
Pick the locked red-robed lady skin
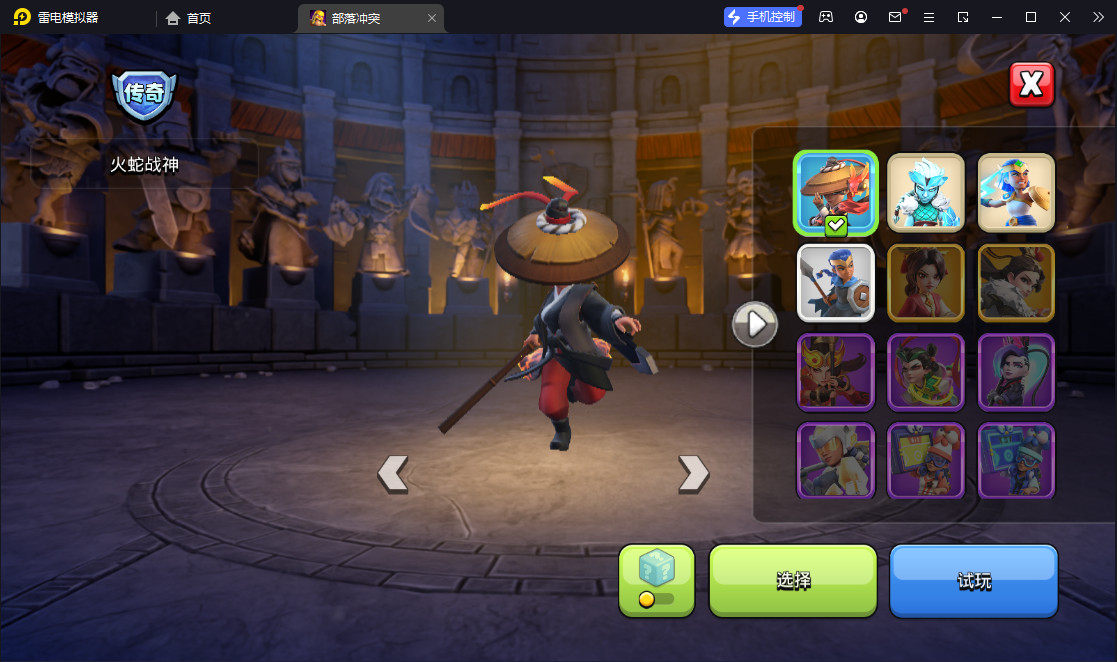[x=926, y=282]
